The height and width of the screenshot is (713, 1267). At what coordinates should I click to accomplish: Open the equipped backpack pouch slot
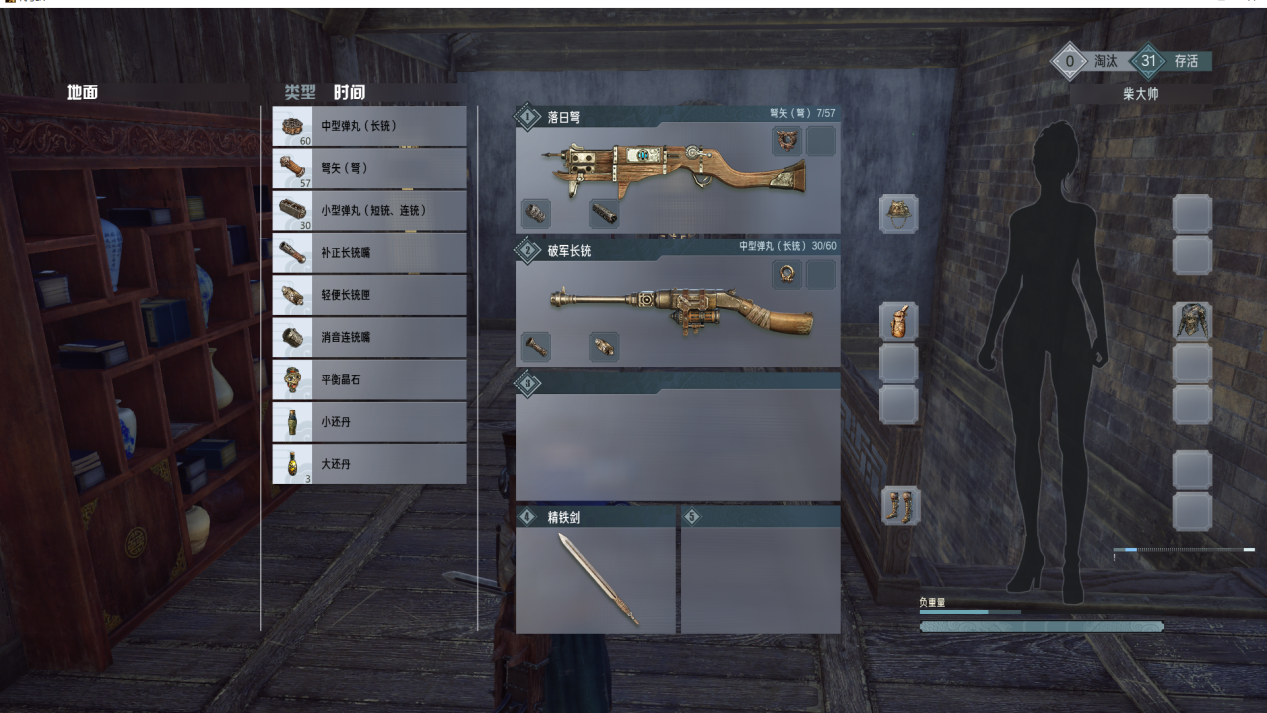click(898, 322)
